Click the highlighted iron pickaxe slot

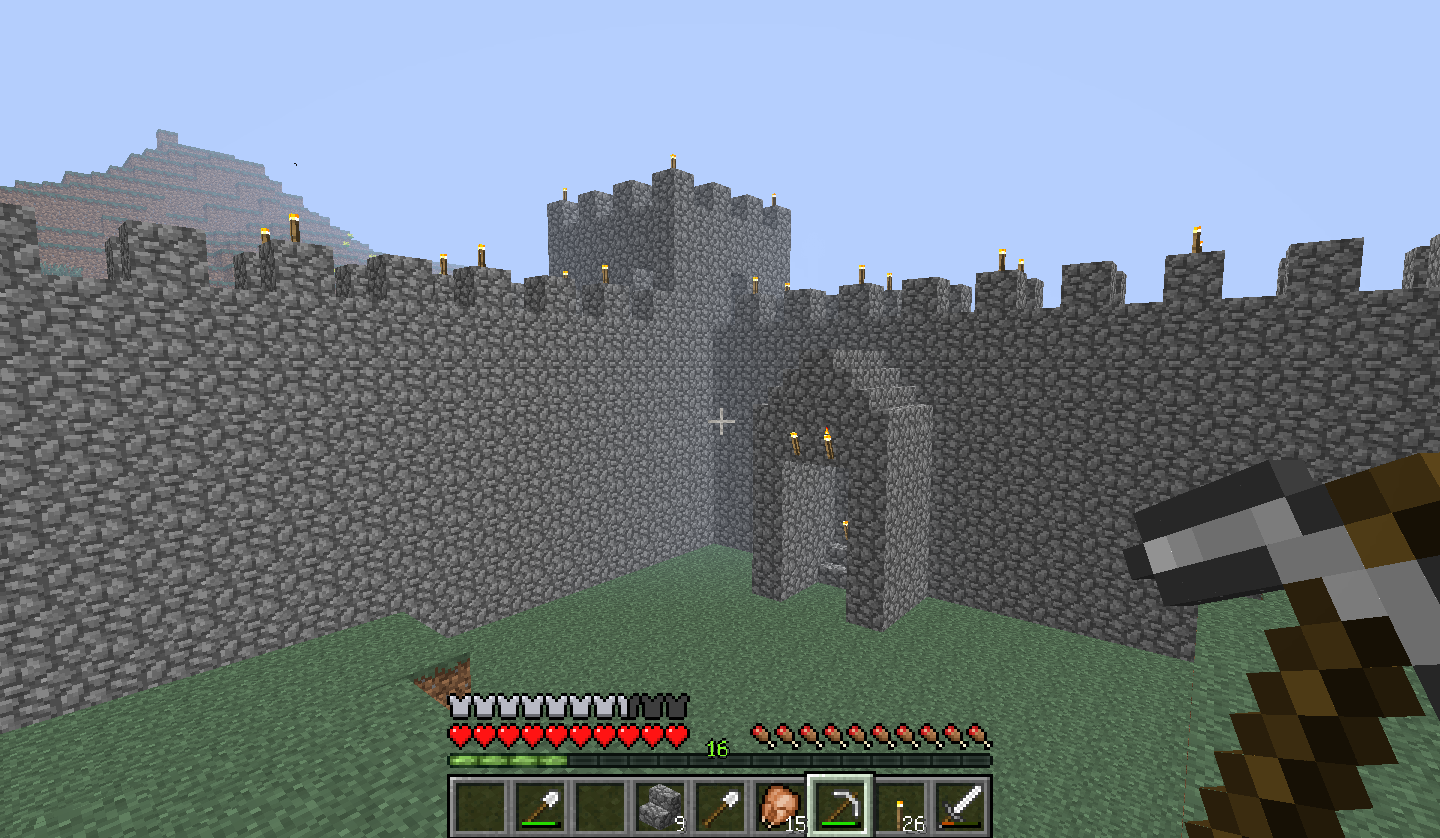pos(840,805)
